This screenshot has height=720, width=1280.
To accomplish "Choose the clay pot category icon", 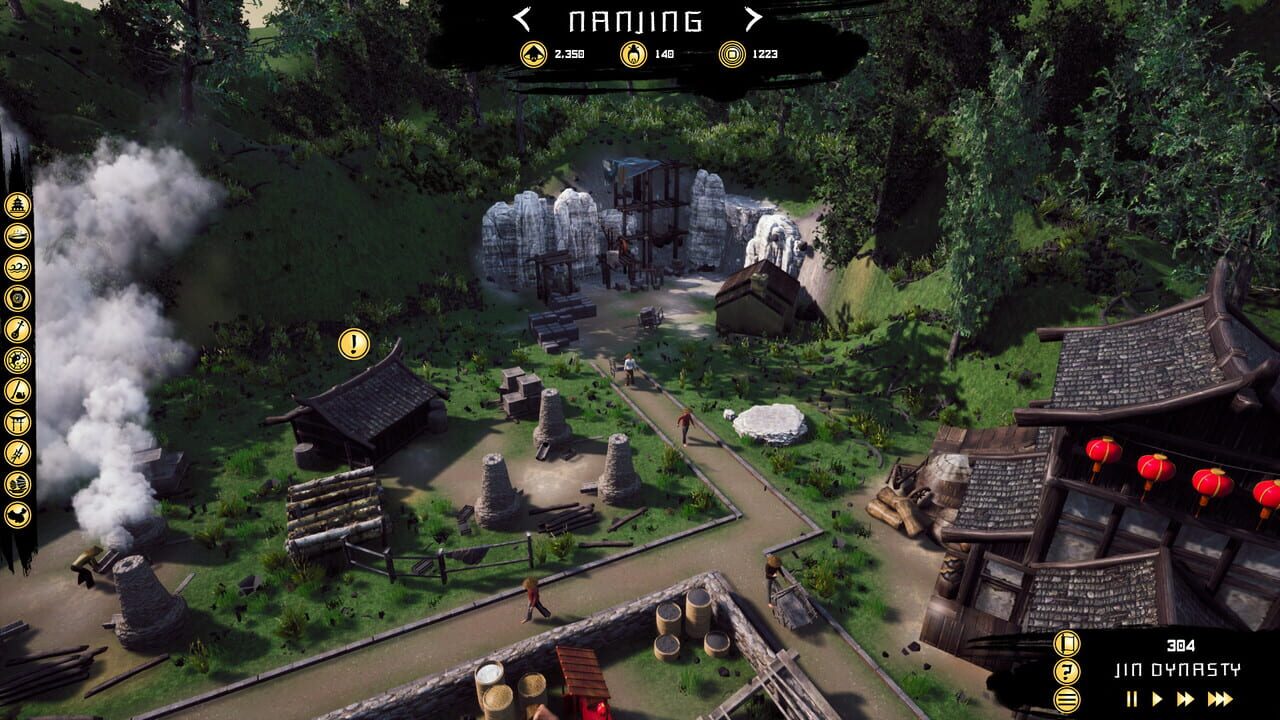I will coord(17,298).
